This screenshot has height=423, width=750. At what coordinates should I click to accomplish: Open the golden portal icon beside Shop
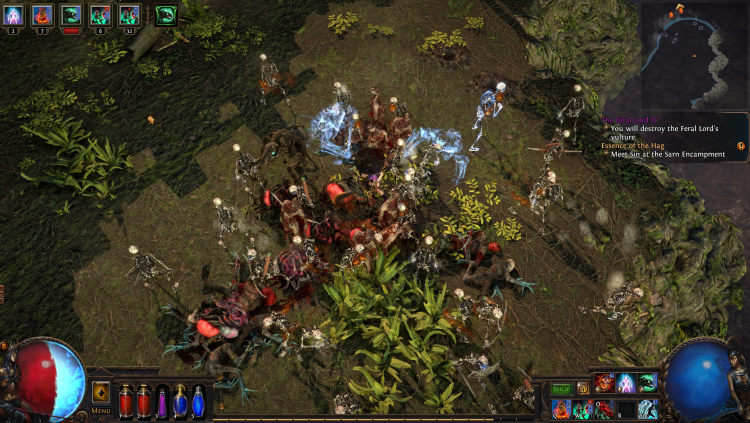pyautogui.click(x=583, y=388)
